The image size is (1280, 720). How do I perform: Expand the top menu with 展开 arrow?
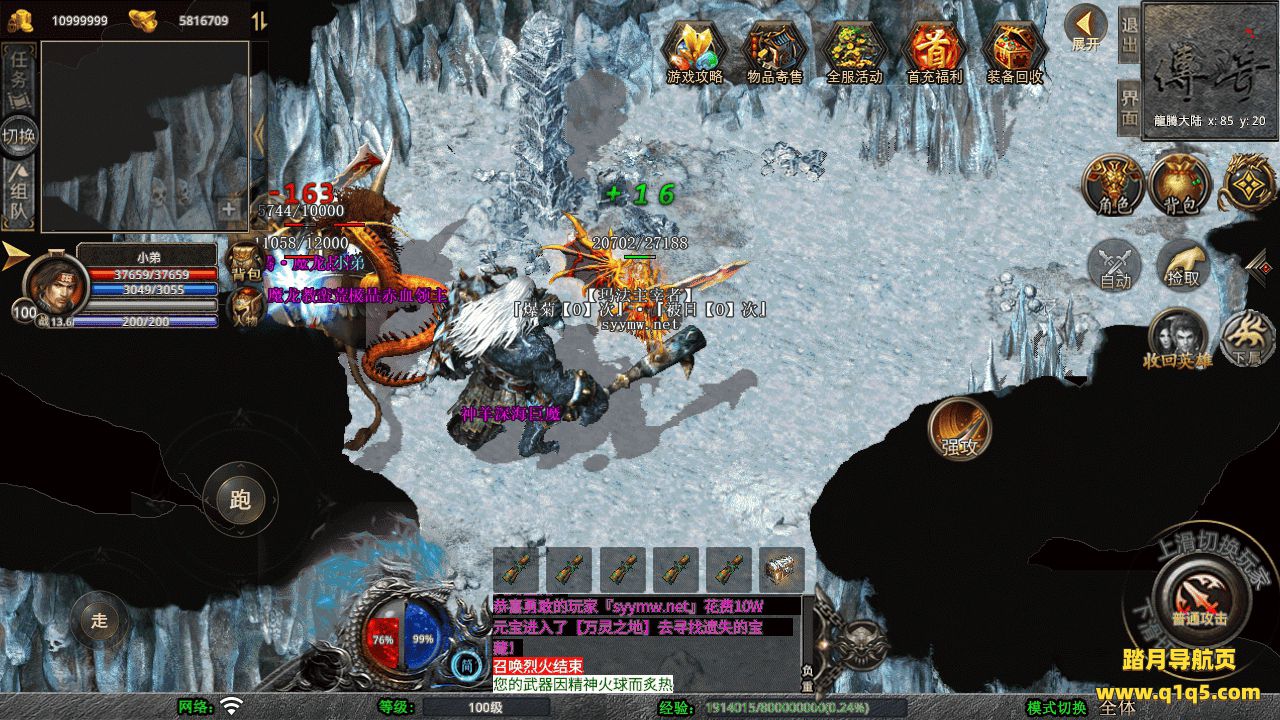point(1085,28)
